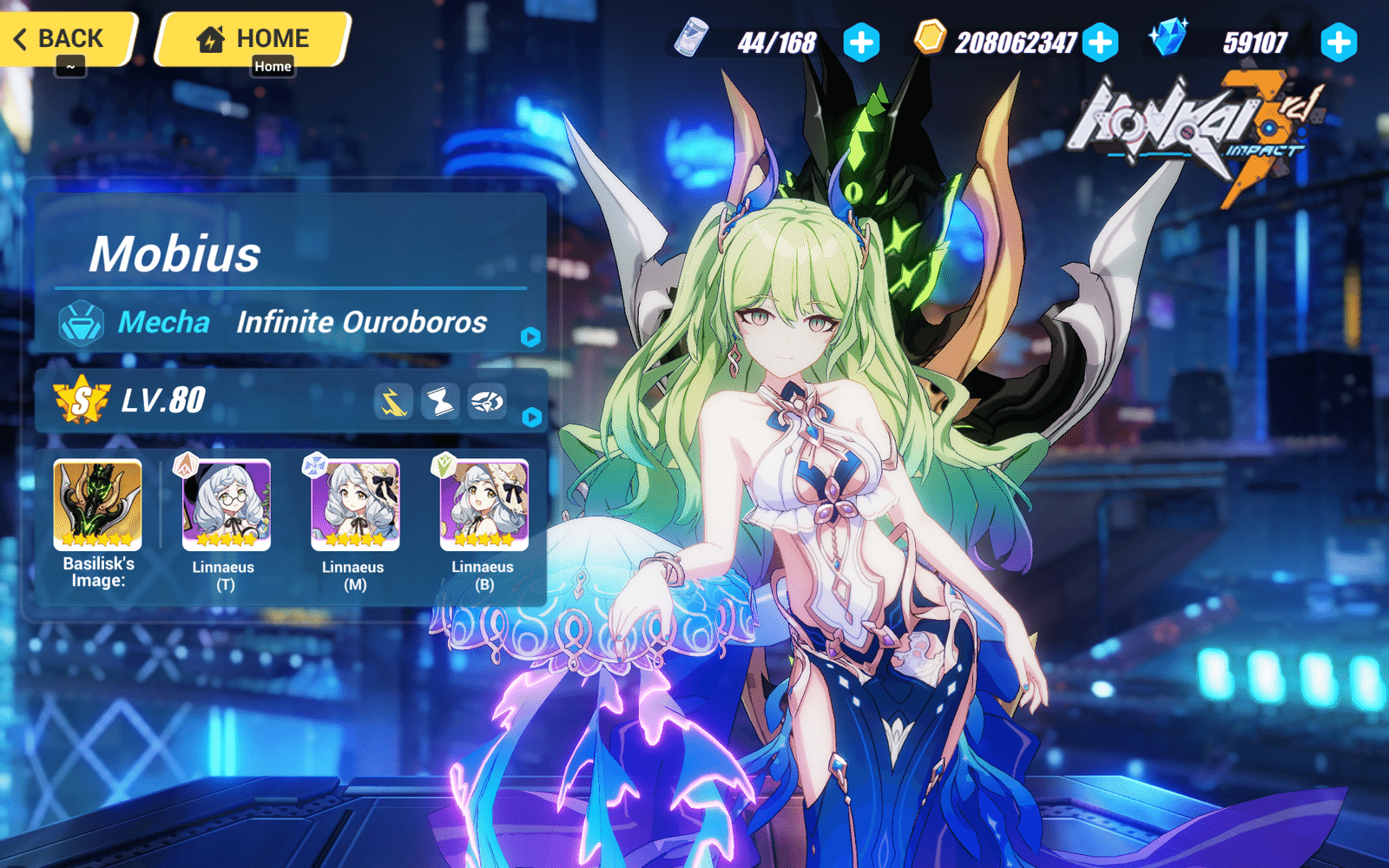1389x868 pixels.
Task: Click the plus beside the coin total
Action: [1099, 39]
